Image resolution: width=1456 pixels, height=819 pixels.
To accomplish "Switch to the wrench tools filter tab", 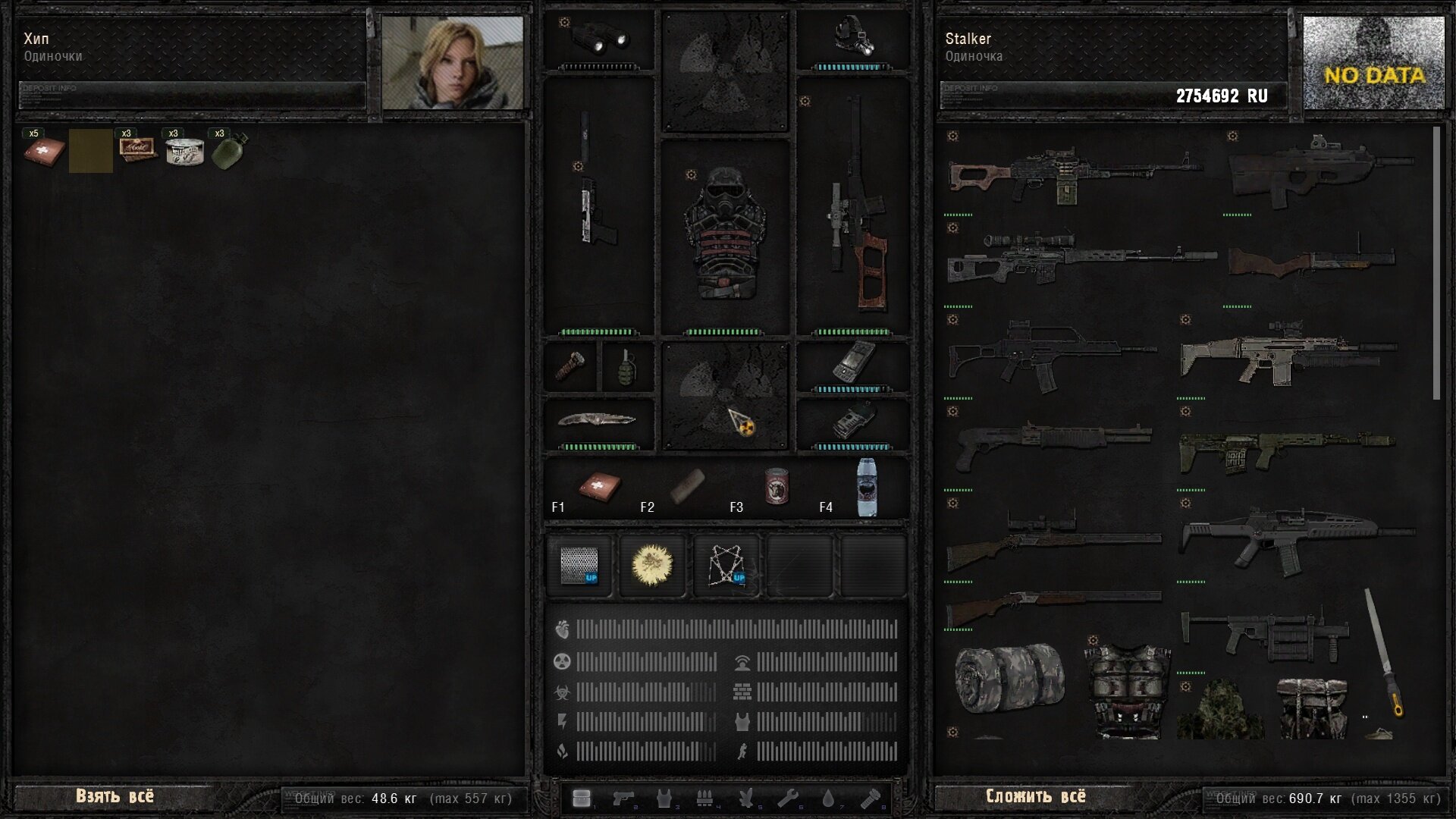I will 787,799.
